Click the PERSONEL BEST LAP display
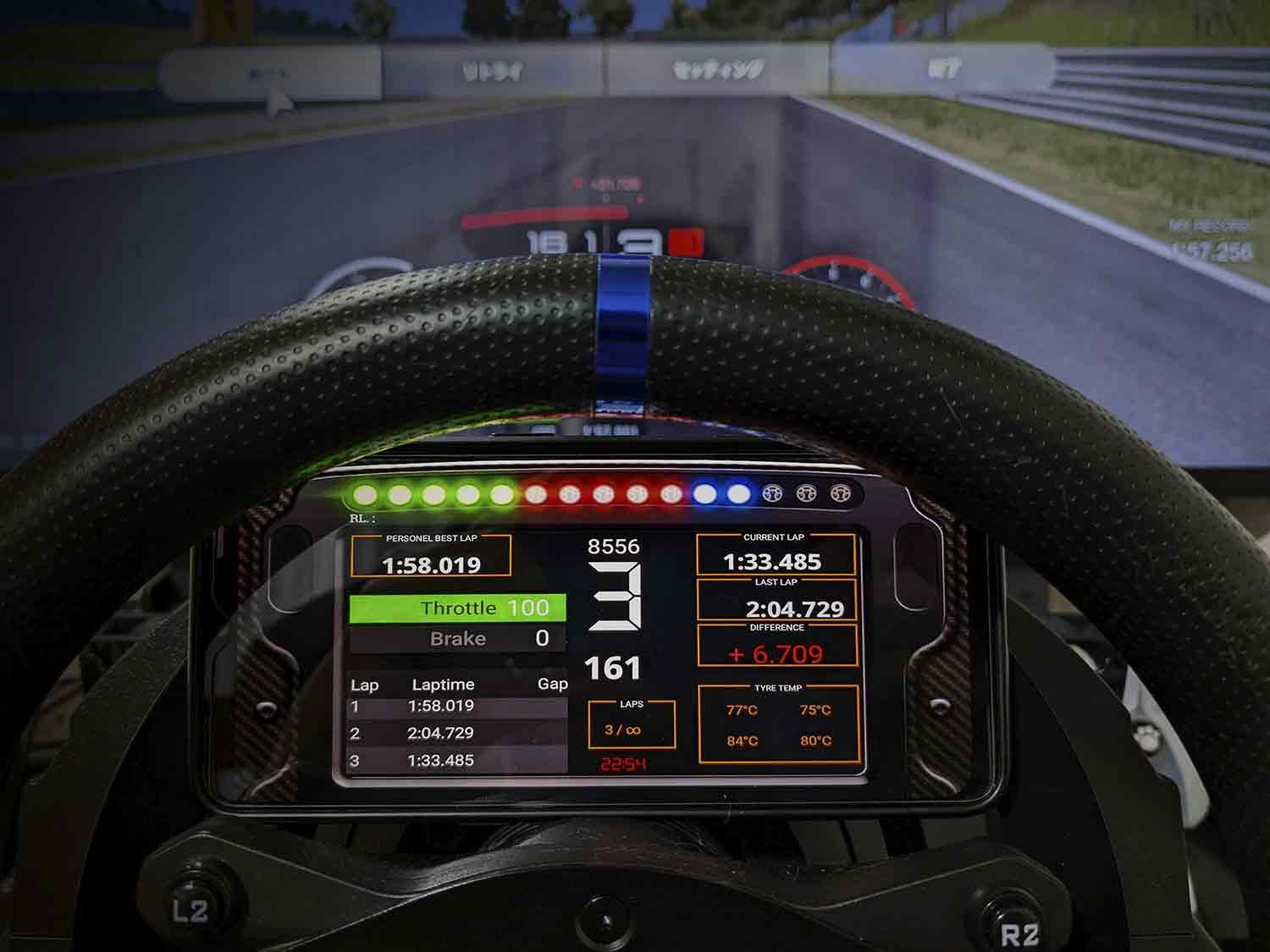1270x952 pixels. pos(433,557)
